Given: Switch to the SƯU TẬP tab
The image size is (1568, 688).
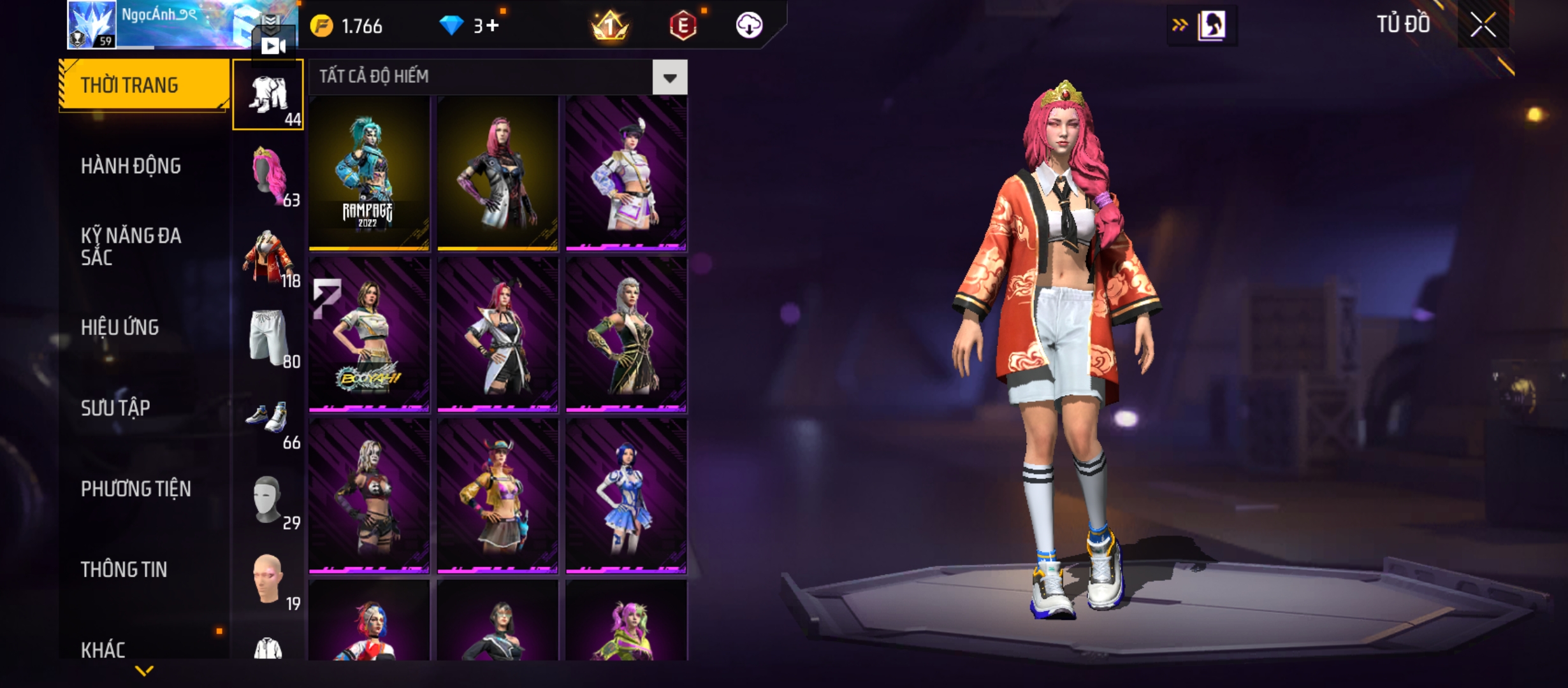Looking at the screenshot, I should [x=115, y=408].
